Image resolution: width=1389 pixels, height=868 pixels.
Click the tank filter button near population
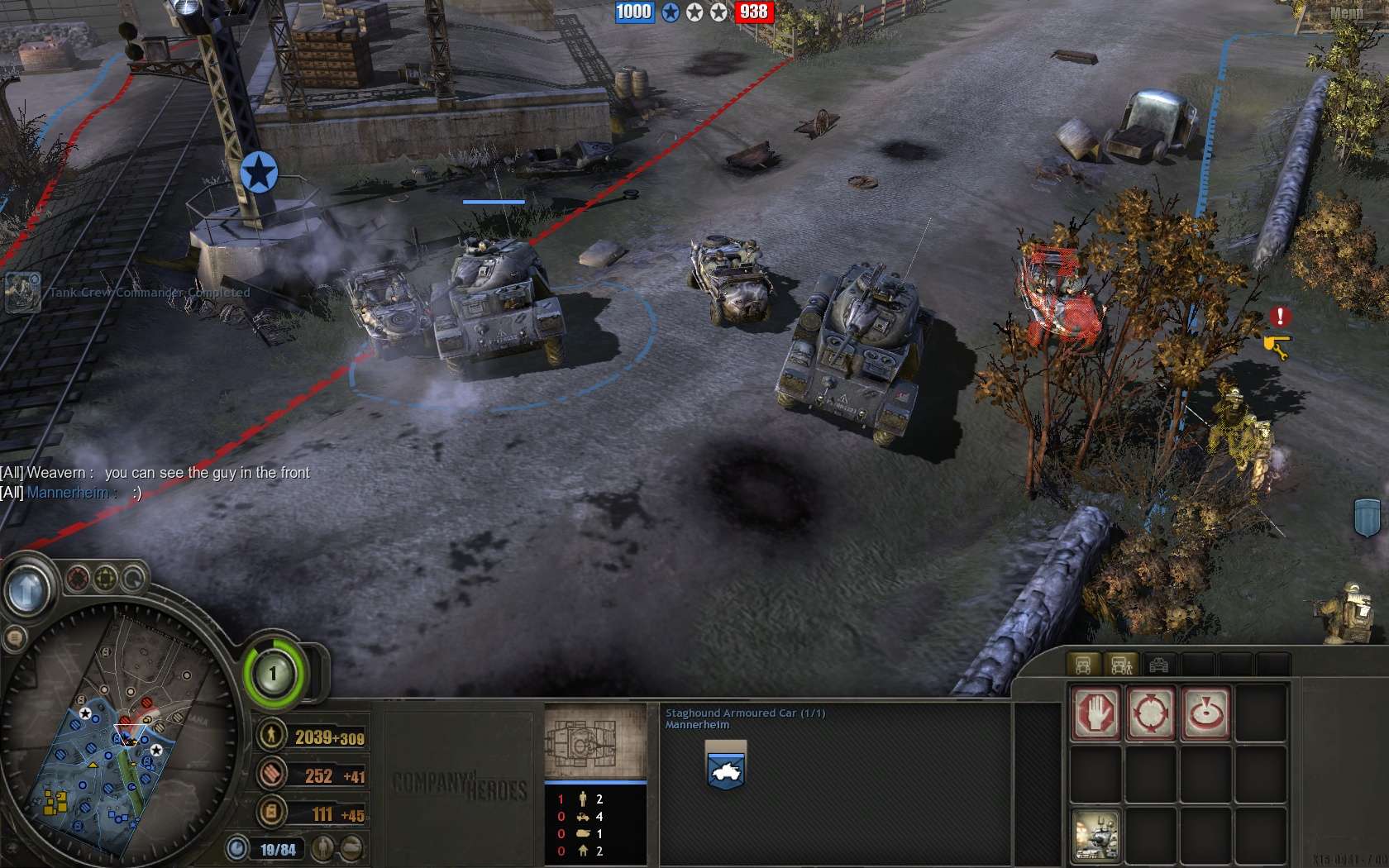pos(351,848)
